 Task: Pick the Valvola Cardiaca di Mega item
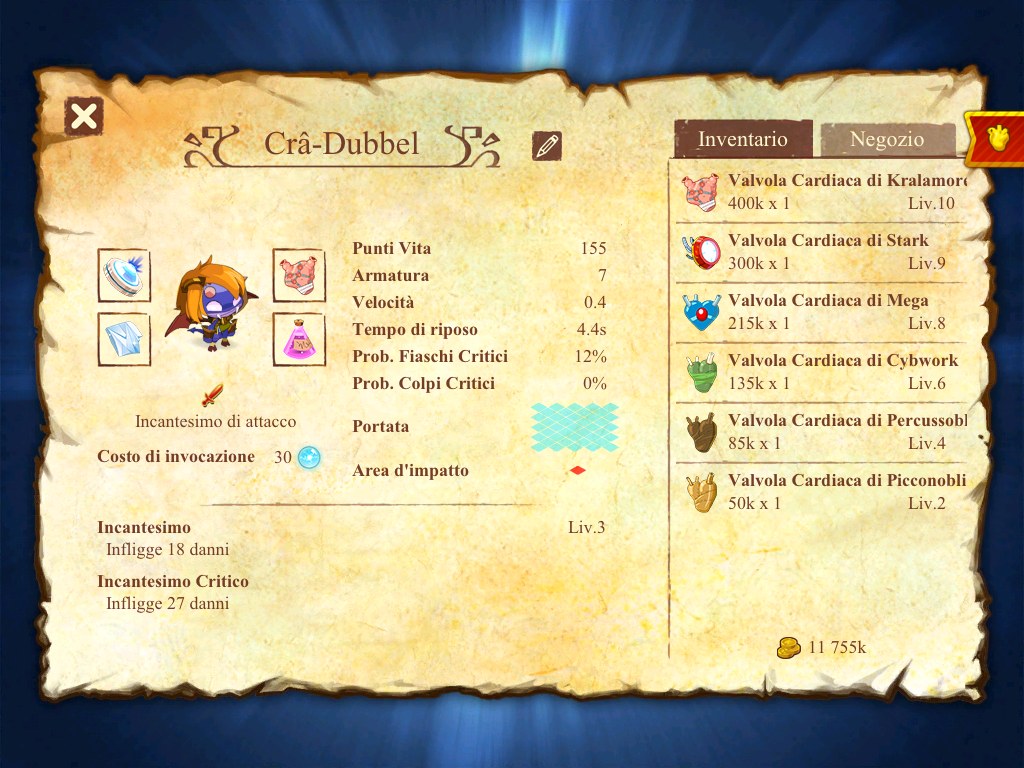point(820,312)
